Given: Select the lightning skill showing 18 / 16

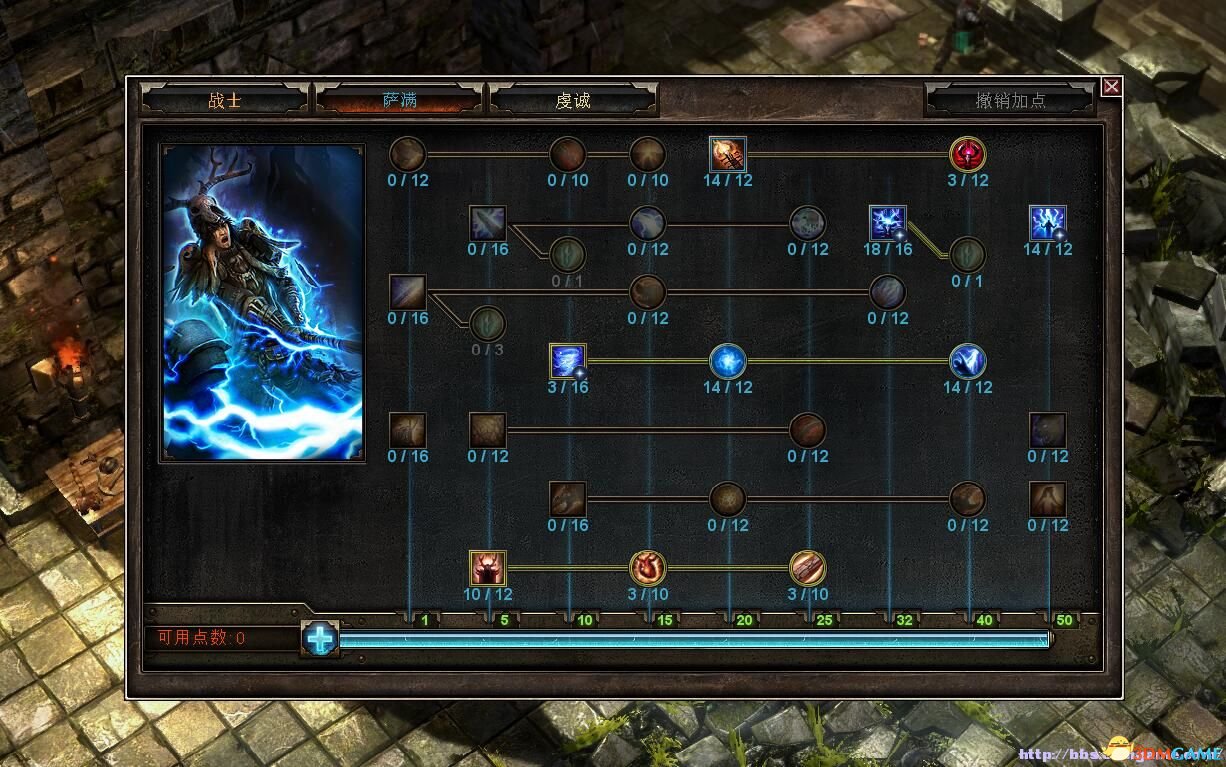Looking at the screenshot, I should (888, 223).
